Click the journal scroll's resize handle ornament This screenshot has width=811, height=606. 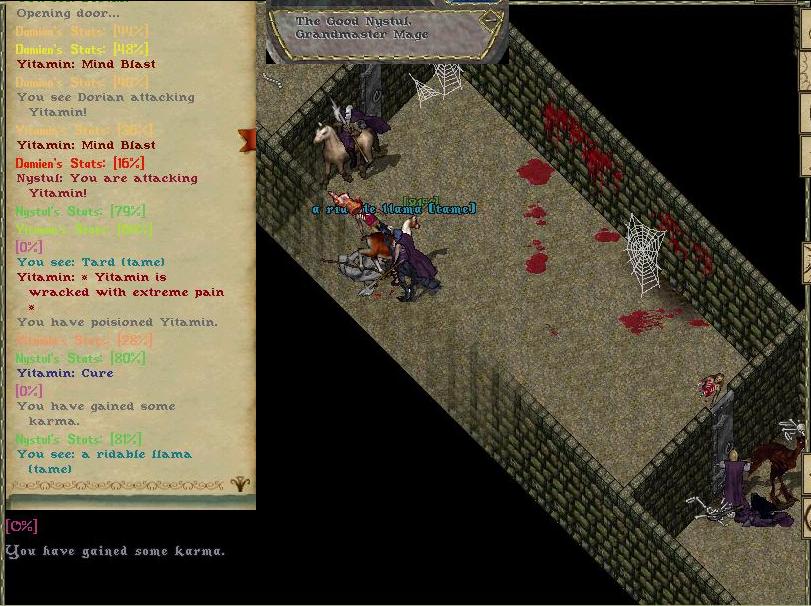click(x=240, y=484)
